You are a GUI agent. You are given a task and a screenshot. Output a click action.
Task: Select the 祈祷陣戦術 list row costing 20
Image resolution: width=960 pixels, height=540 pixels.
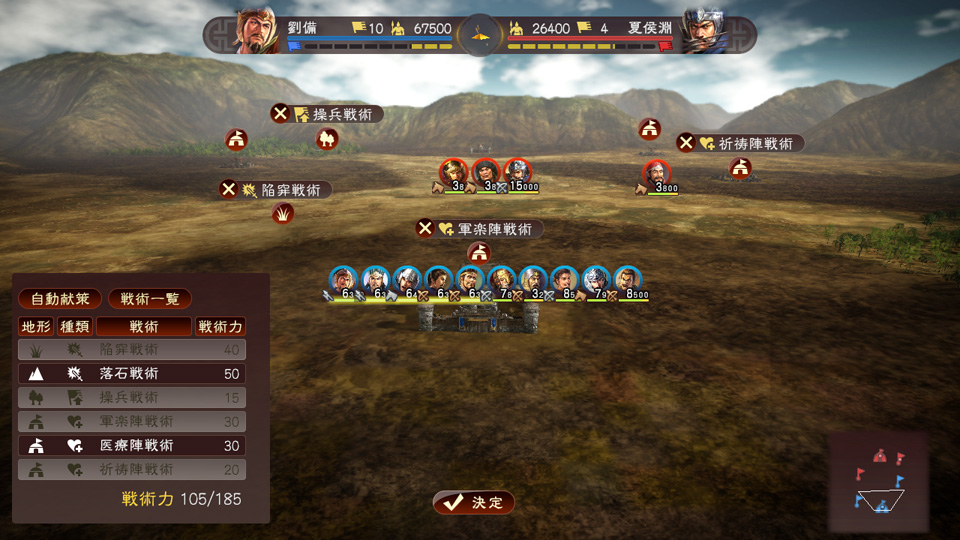(132, 470)
